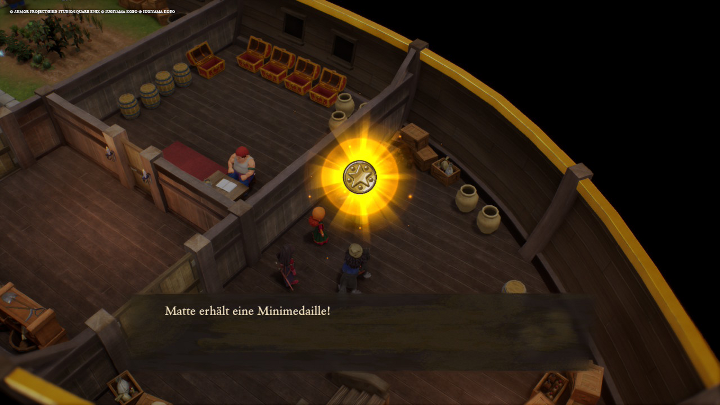Dismiss the Minimedaille message box
Screen dimensions: 720x405
(360, 330)
